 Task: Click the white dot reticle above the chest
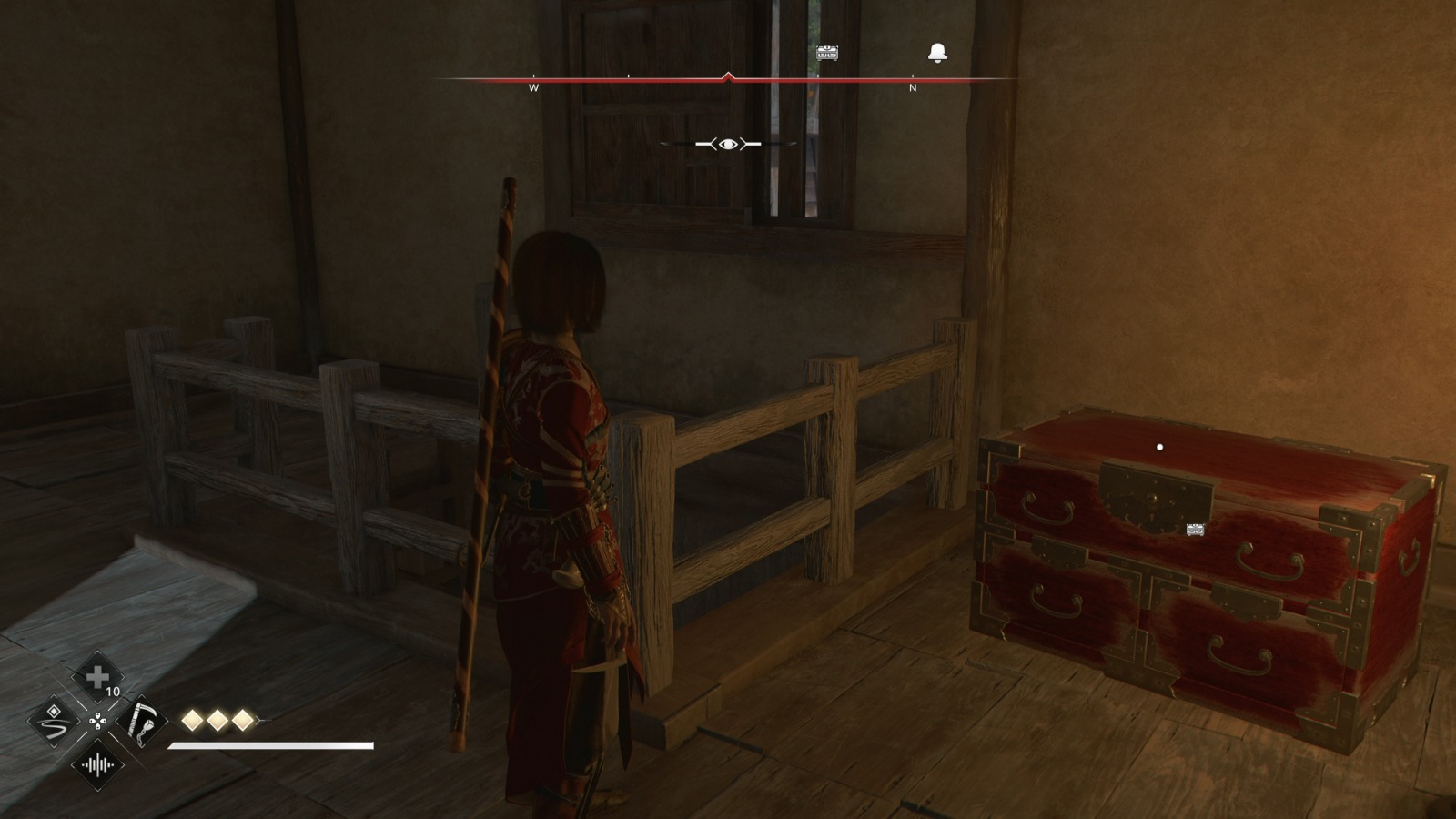pyautogui.click(x=1159, y=446)
